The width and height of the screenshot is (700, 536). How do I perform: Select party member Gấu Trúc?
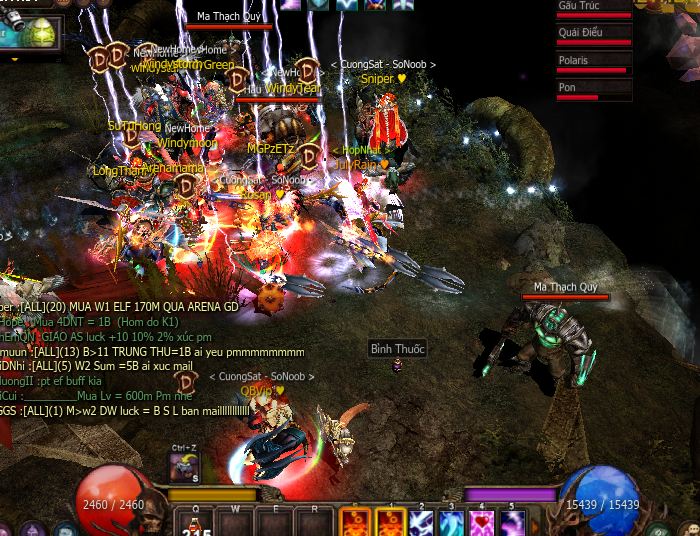tap(594, 9)
